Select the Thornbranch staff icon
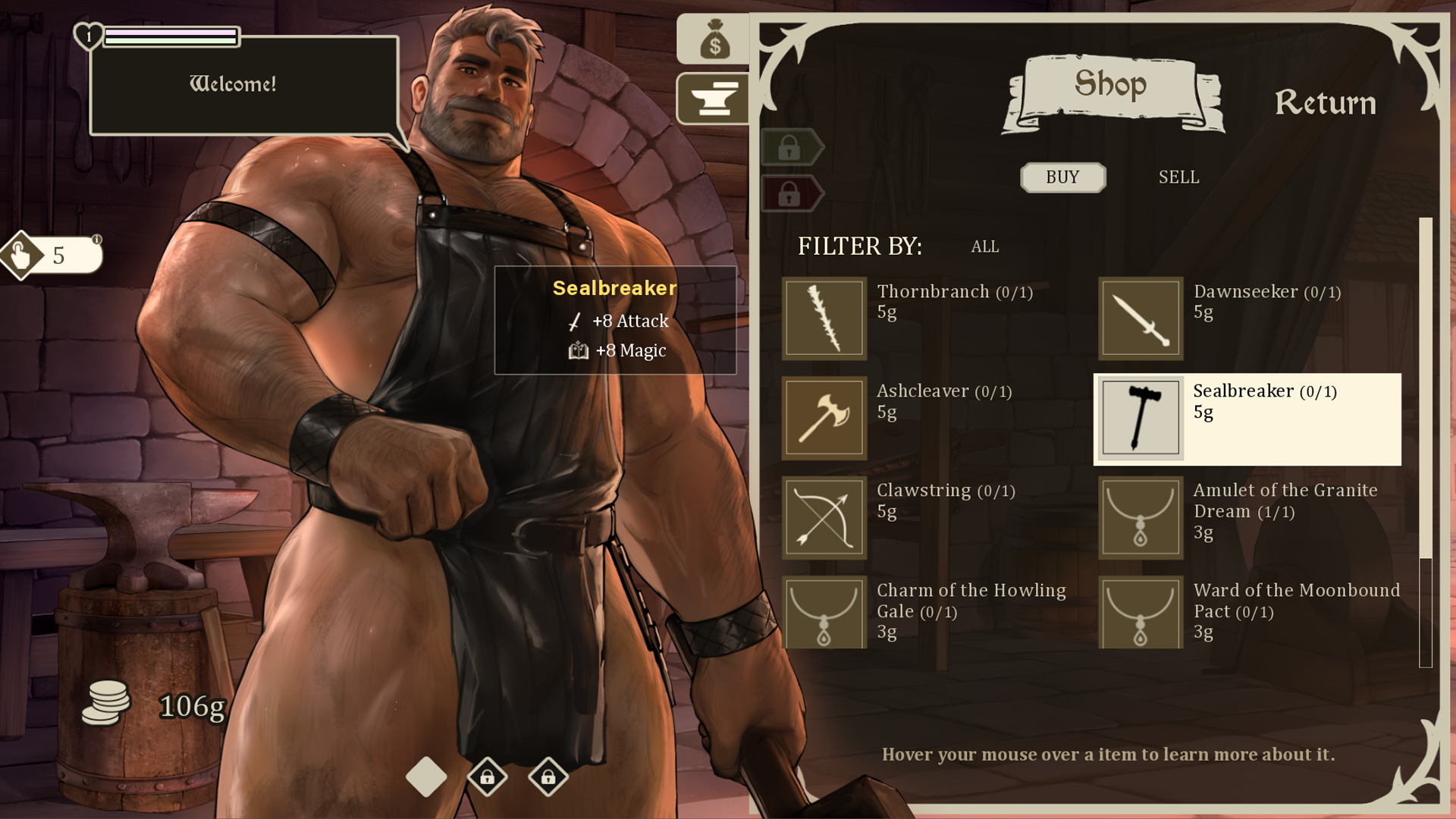 [824, 317]
